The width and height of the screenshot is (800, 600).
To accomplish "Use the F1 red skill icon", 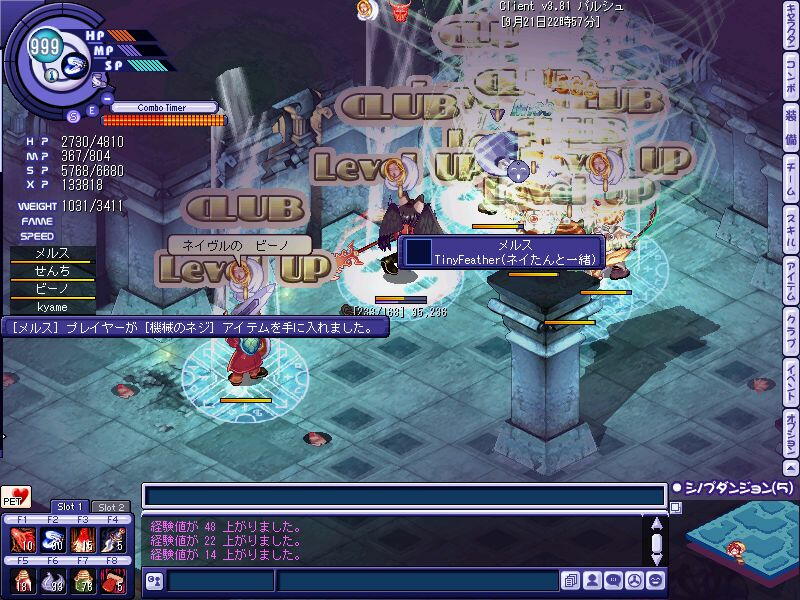I will coord(22,541).
